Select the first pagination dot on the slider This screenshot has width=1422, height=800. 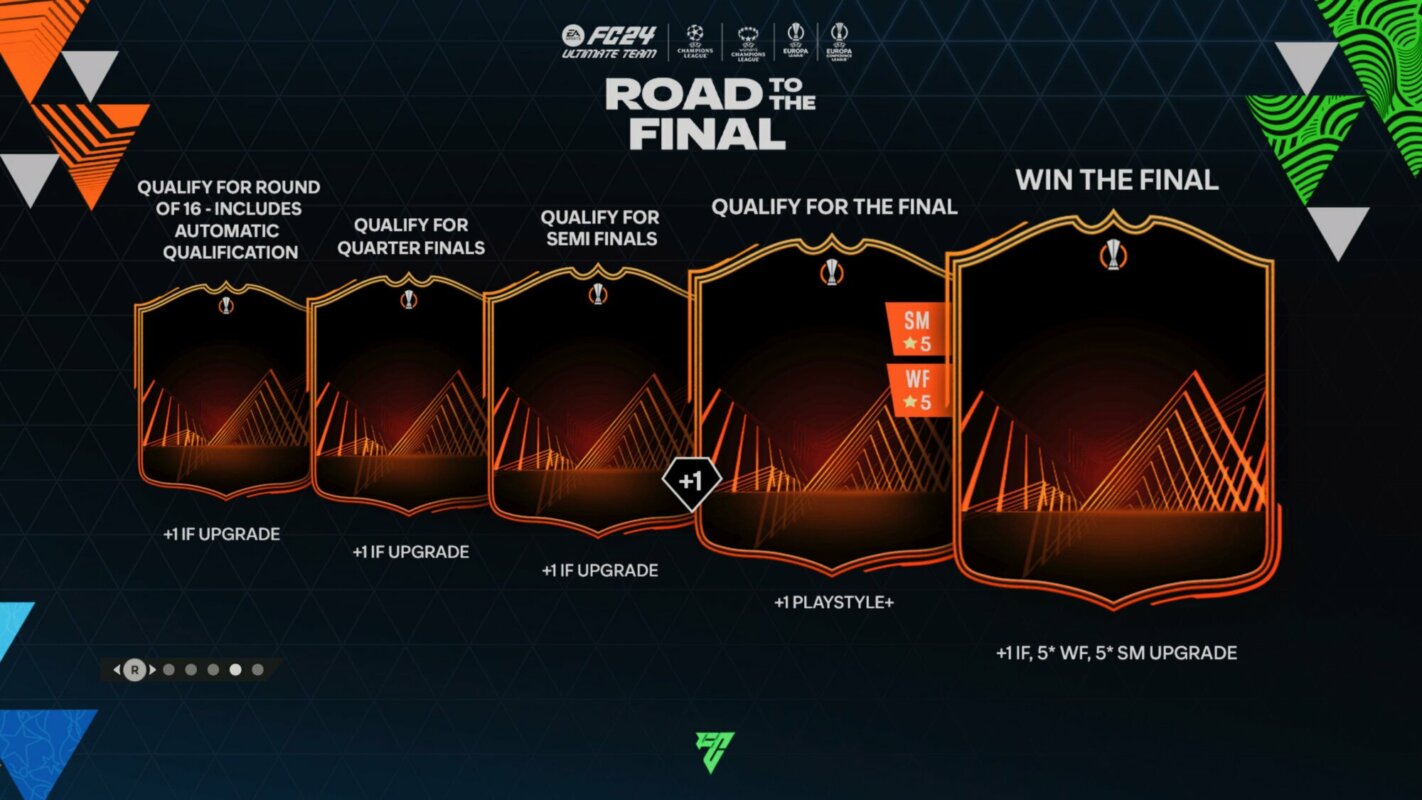[x=169, y=669]
